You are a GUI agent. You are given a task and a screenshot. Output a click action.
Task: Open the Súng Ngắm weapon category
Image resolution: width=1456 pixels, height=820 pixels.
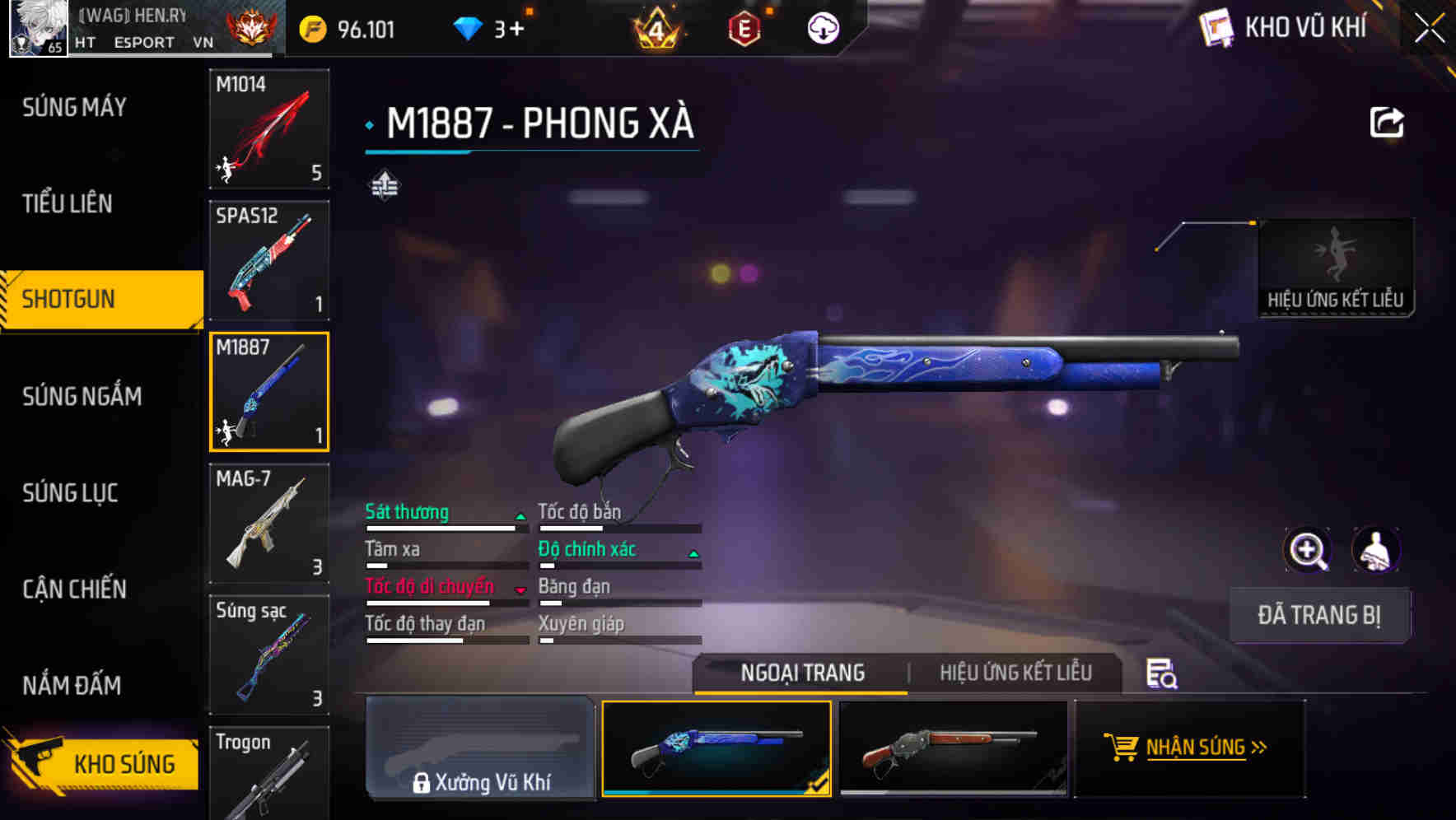(81, 396)
